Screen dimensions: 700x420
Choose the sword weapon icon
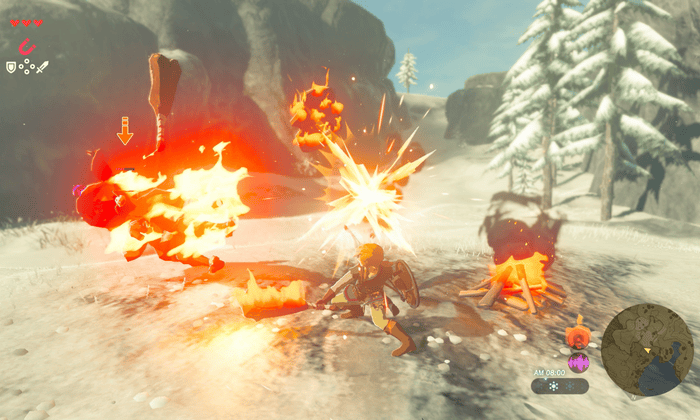click(x=43, y=67)
